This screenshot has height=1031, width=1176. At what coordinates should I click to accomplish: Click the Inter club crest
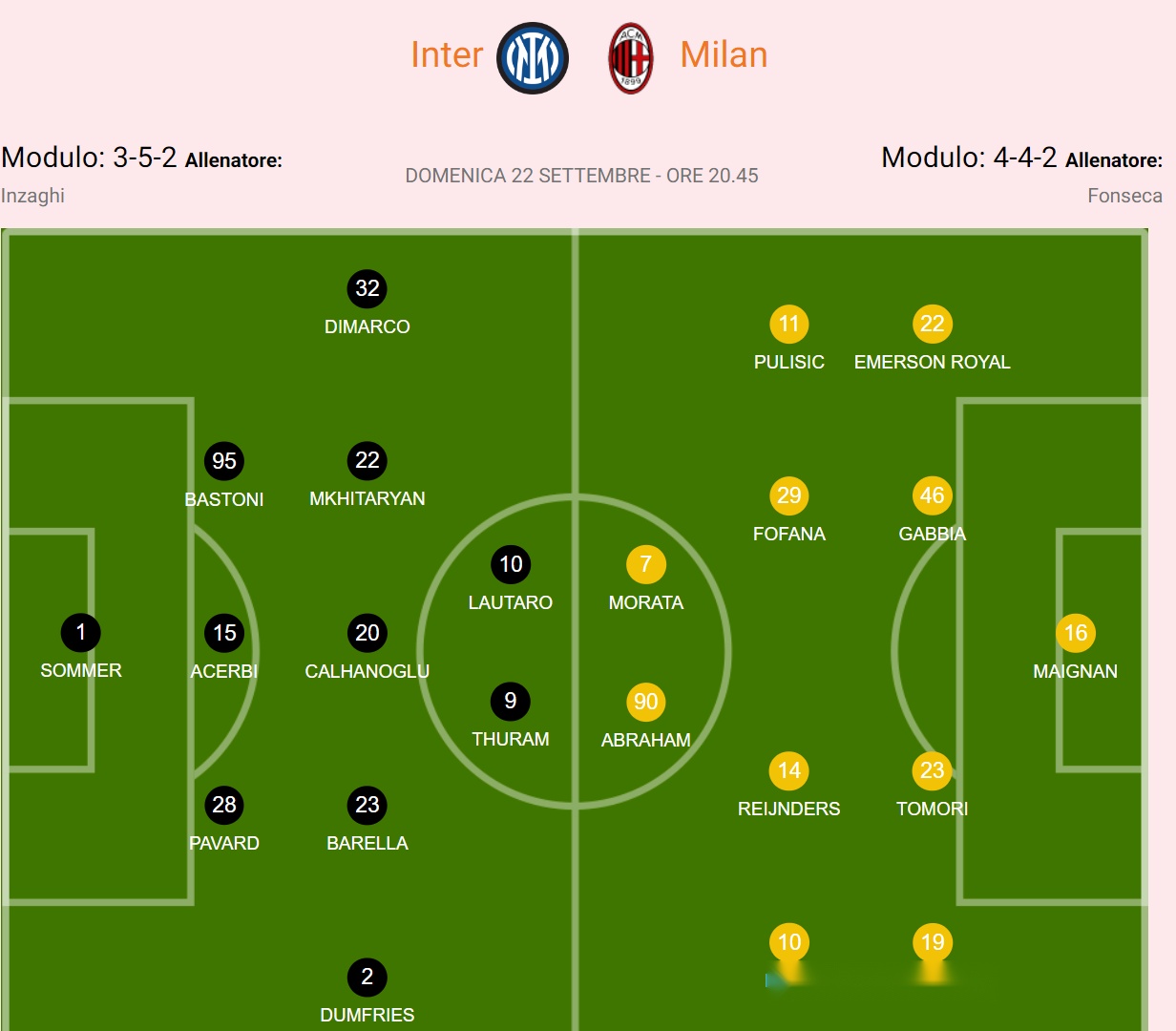[533, 57]
